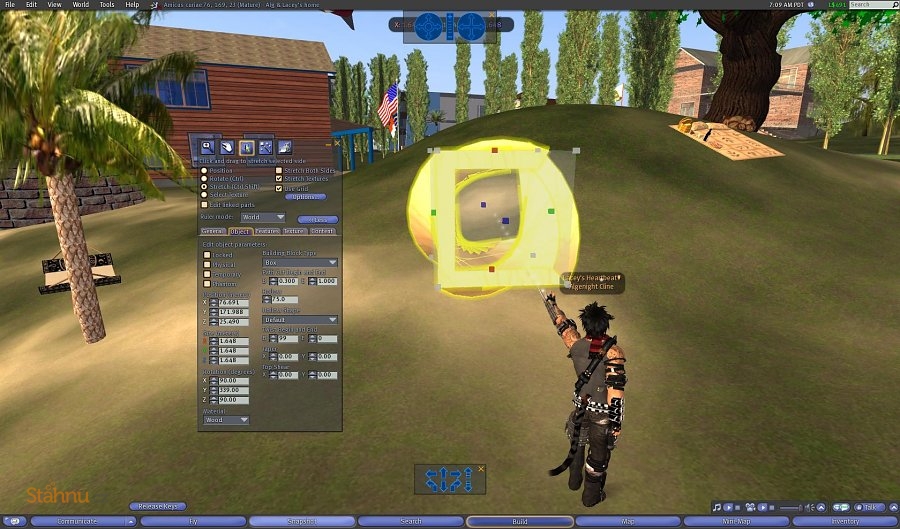This screenshot has height=529, width=900.
Task: Tick the Phantom checkbox
Action: [208, 283]
